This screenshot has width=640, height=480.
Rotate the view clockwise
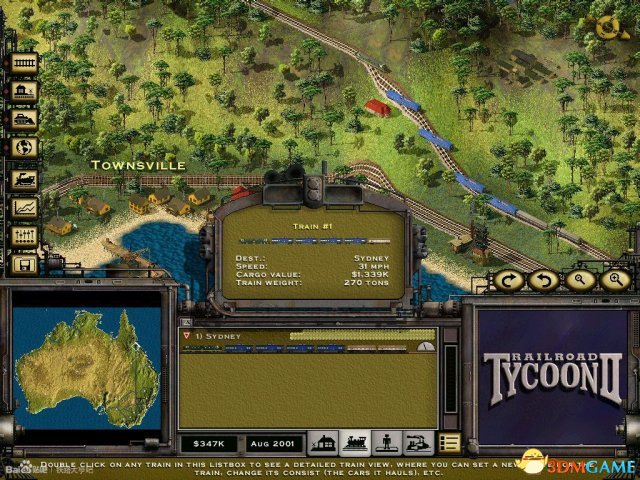510,281
